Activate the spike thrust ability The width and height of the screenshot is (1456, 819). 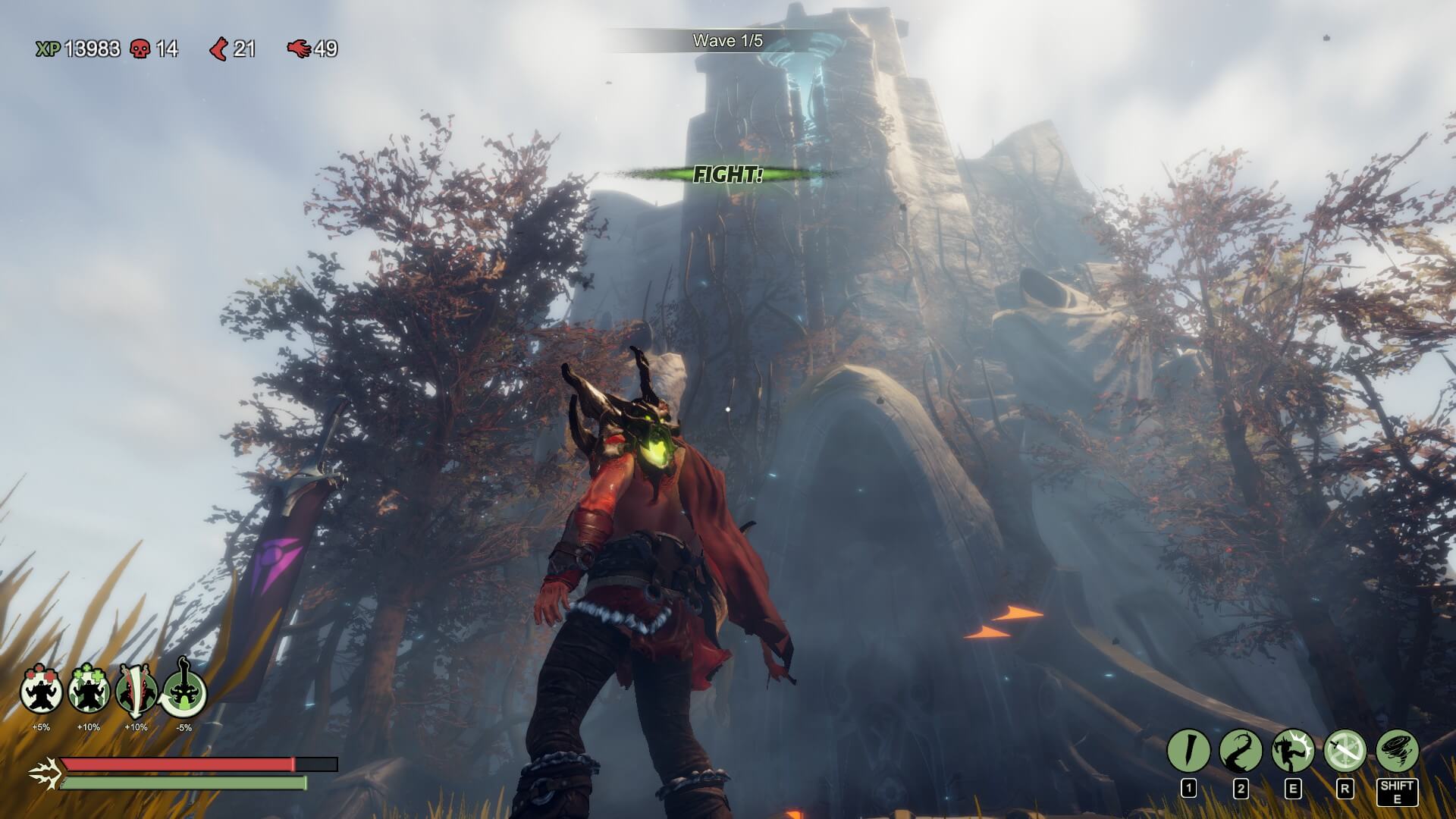1188,752
